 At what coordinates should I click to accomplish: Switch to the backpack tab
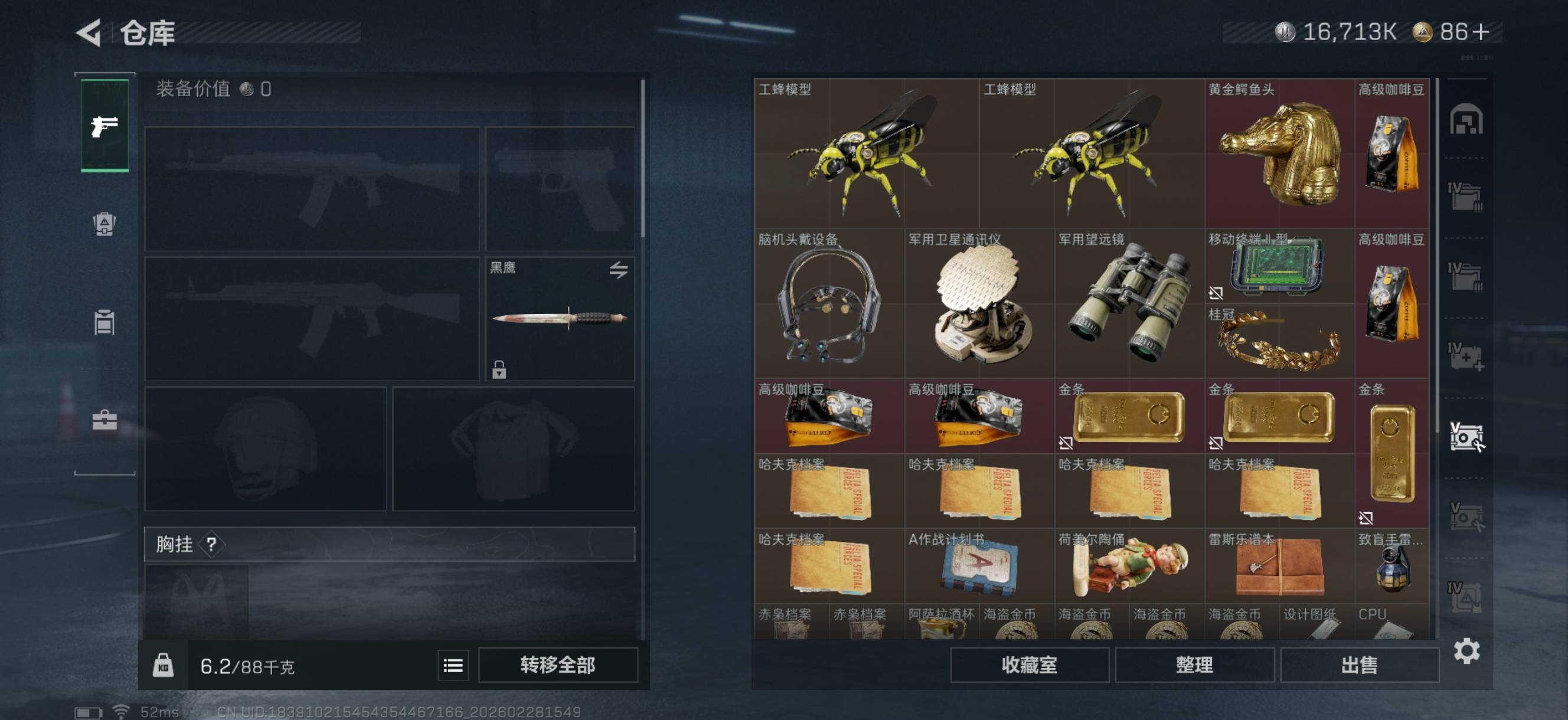coord(104,224)
